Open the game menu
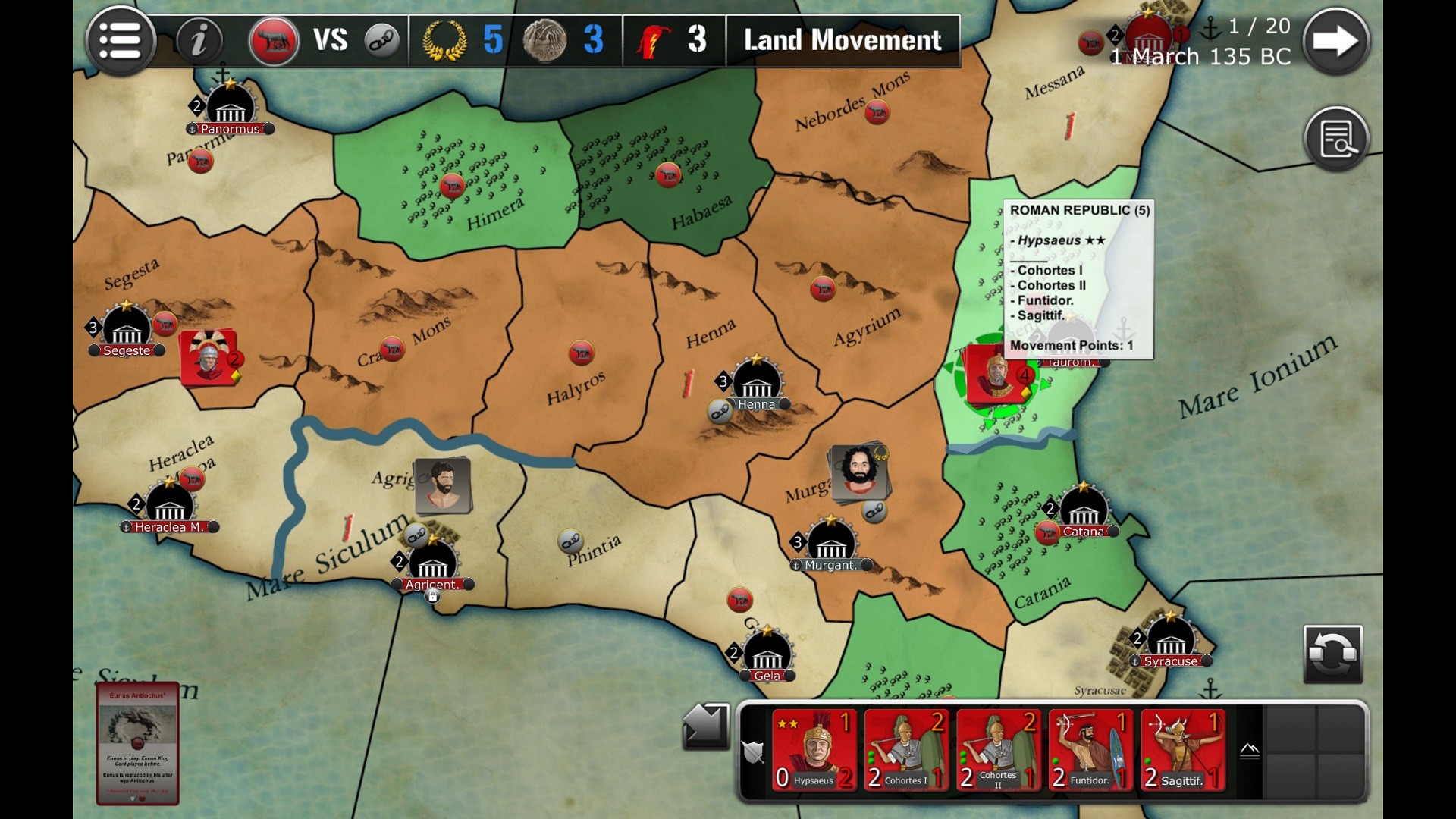1456x819 pixels. [121, 40]
